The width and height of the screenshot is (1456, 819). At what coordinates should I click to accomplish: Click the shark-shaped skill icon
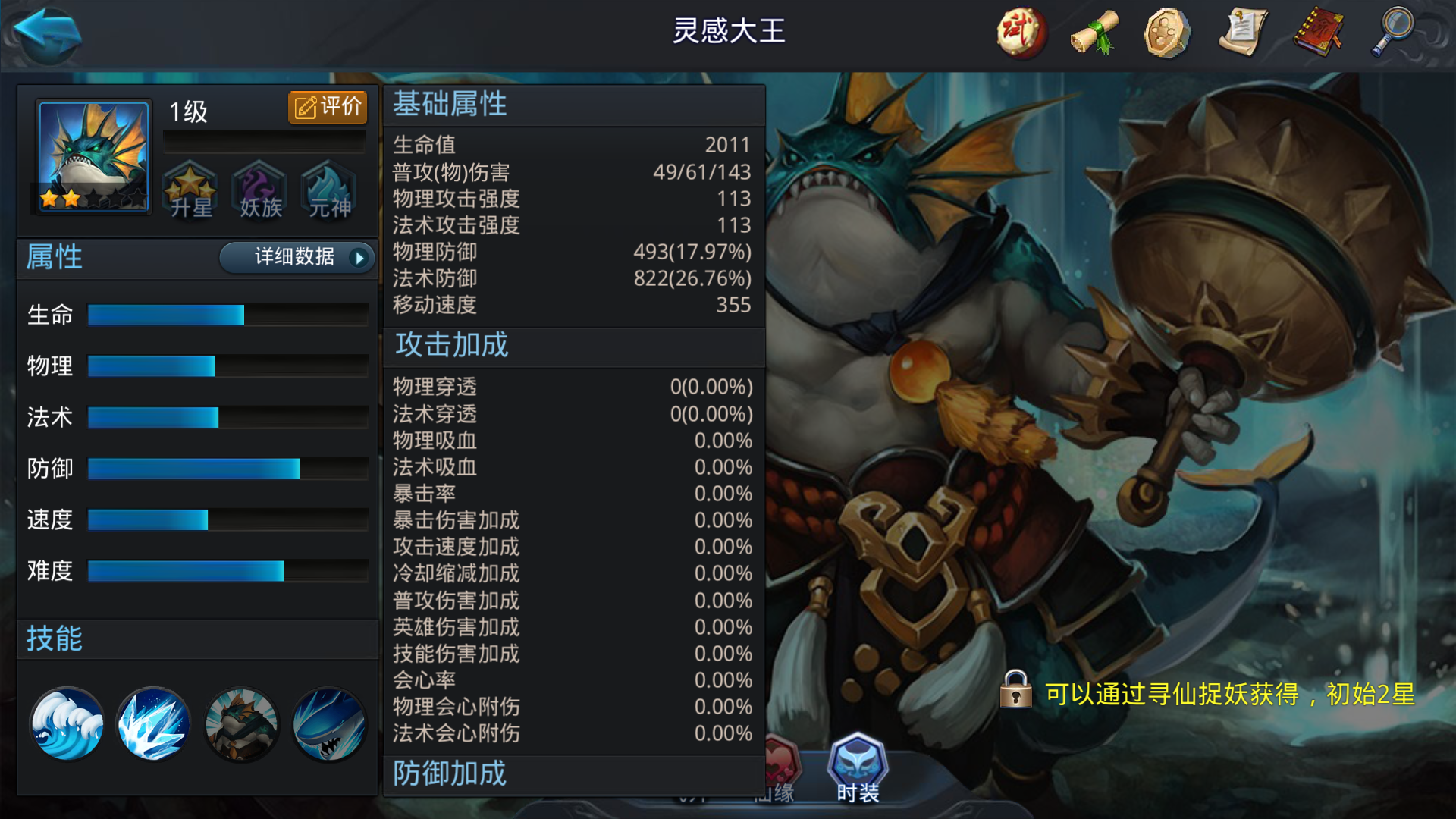coord(328,724)
